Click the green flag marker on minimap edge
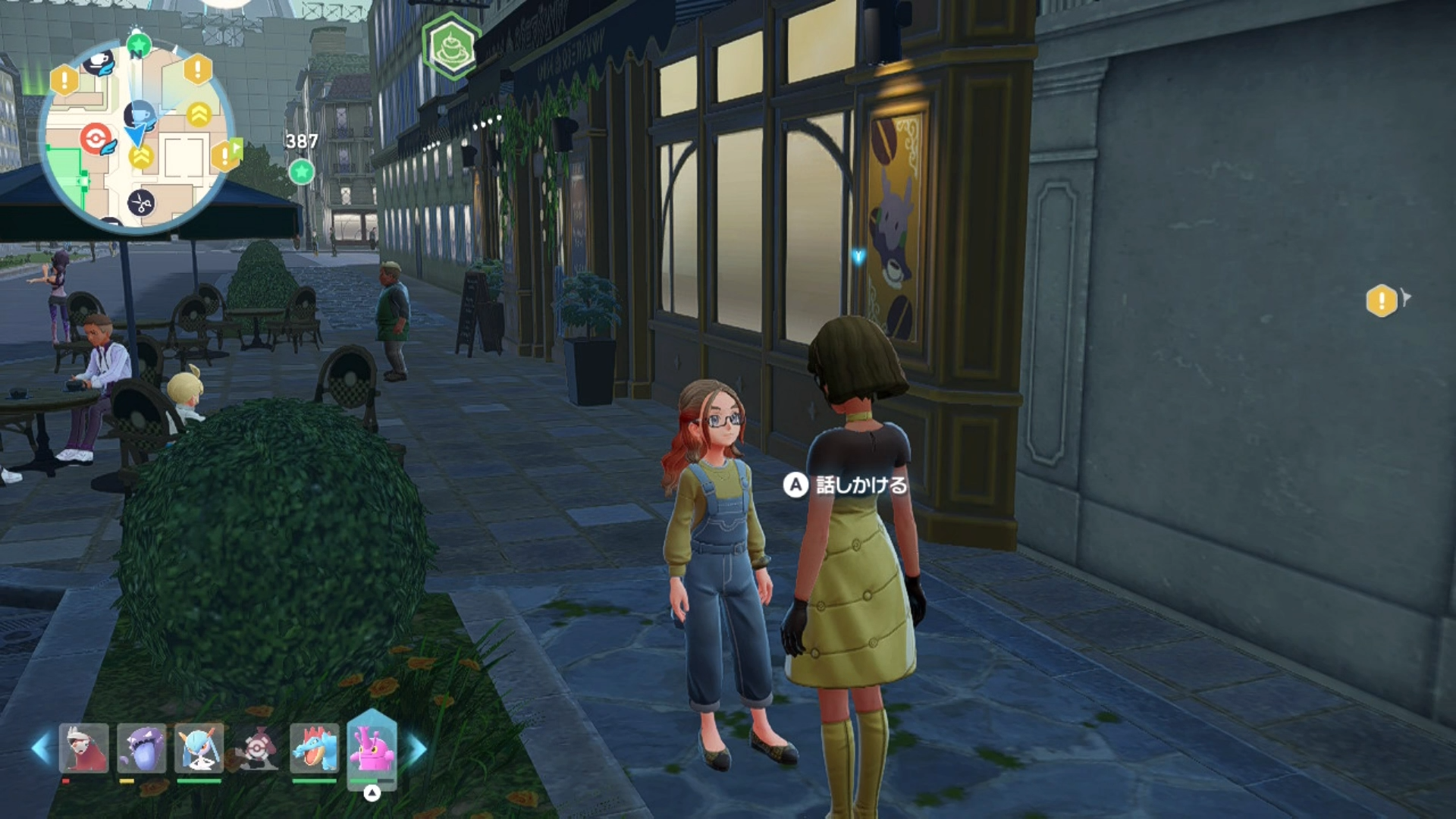This screenshot has height=819, width=1456. point(237,149)
